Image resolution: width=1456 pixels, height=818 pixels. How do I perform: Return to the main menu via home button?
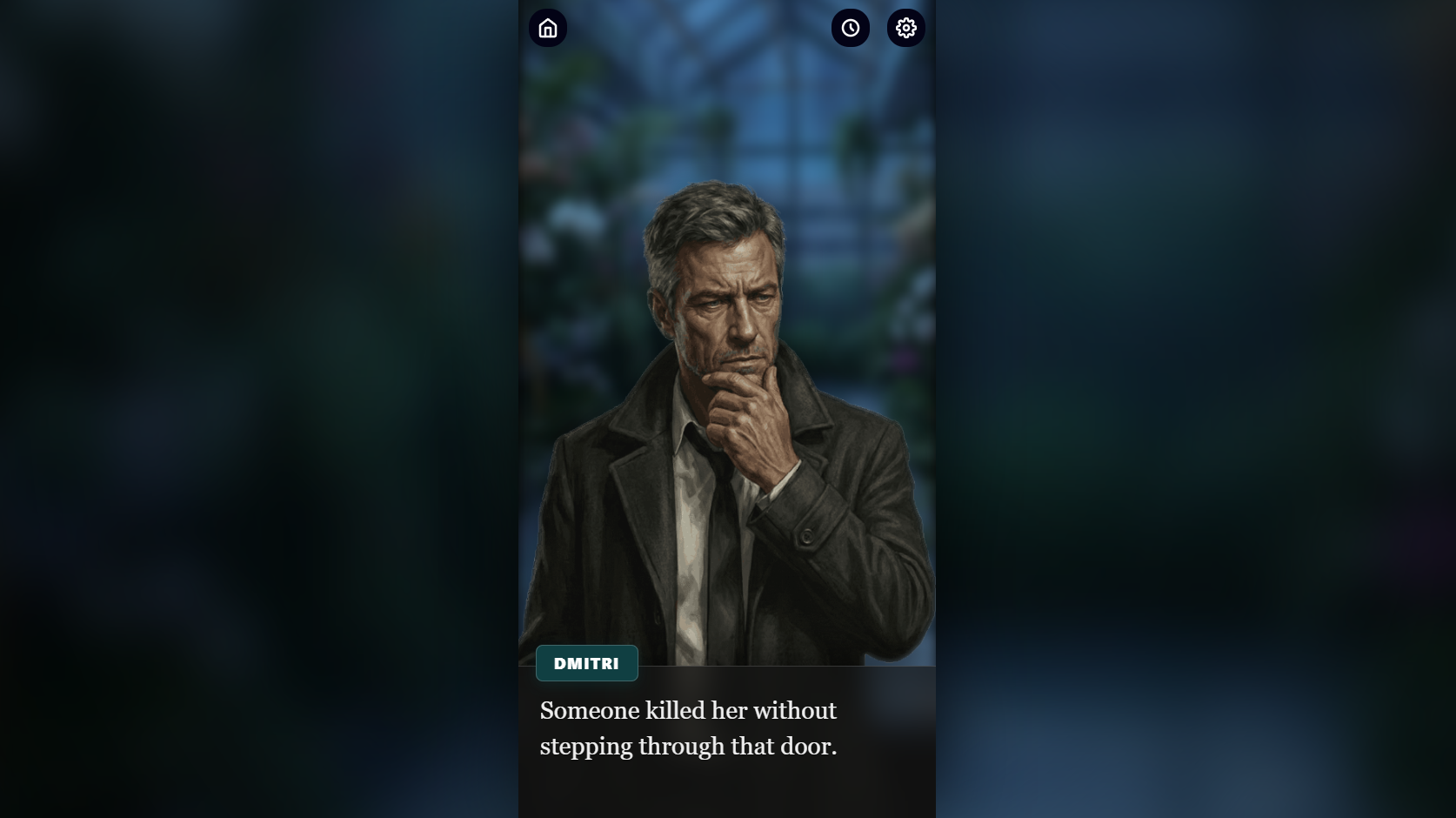click(548, 27)
